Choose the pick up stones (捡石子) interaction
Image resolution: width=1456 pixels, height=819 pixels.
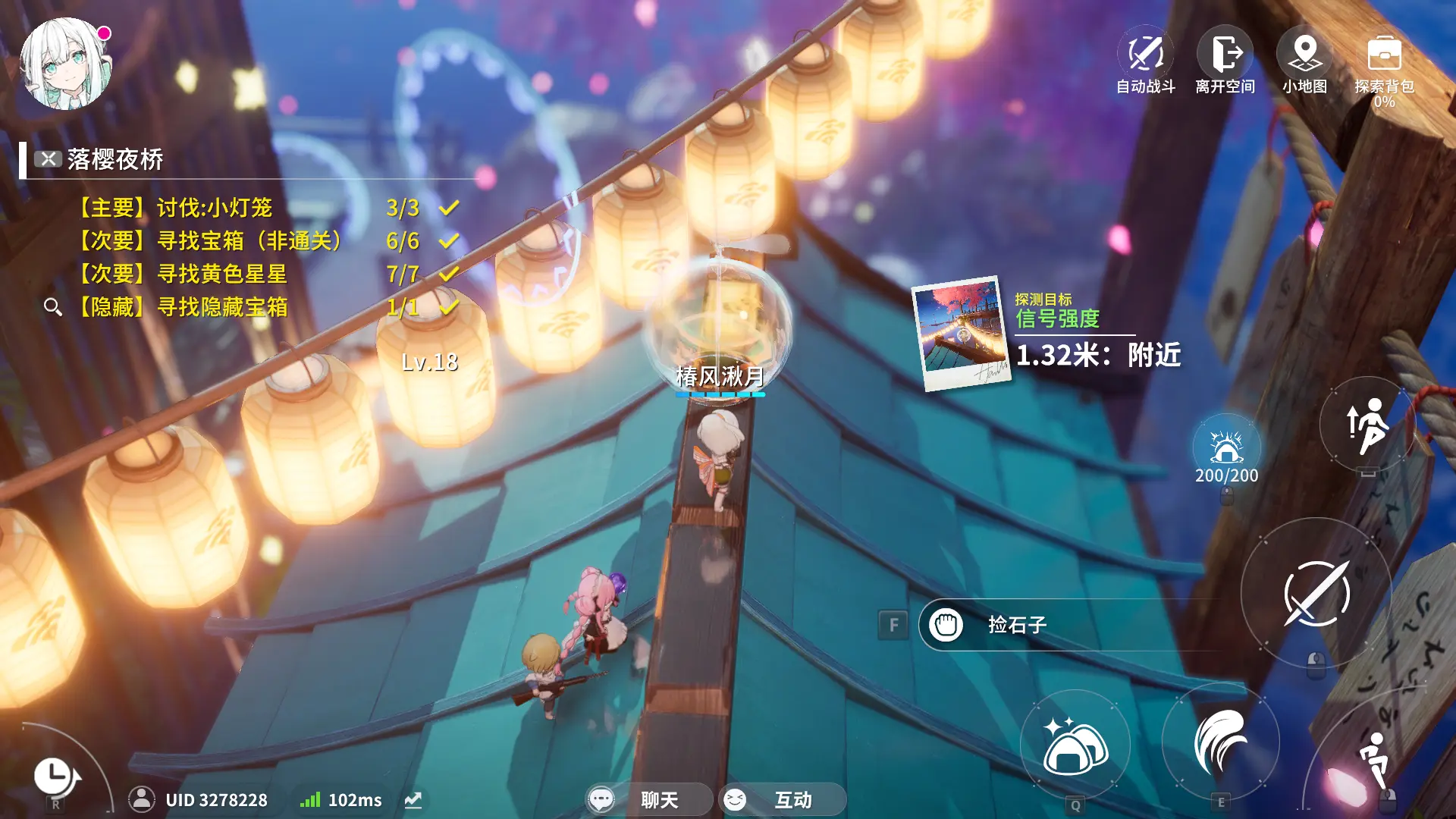point(1016,625)
